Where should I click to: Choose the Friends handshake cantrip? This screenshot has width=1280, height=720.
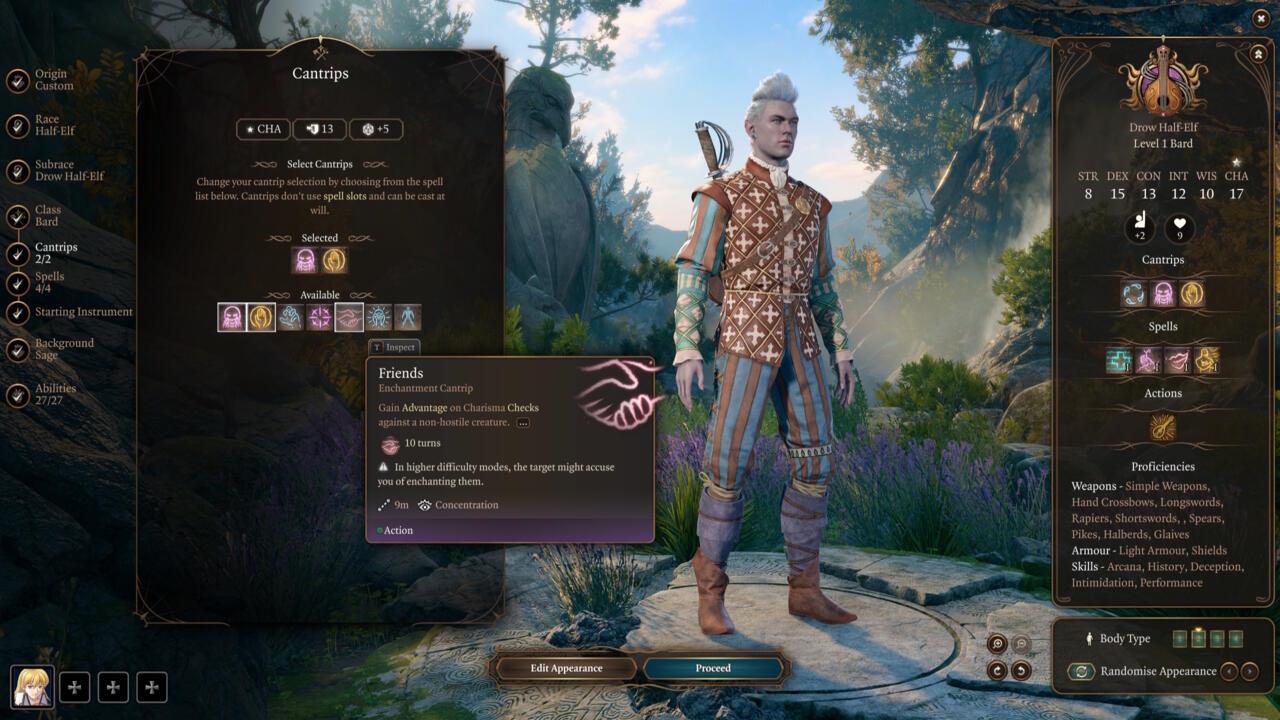[x=349, y=318]
